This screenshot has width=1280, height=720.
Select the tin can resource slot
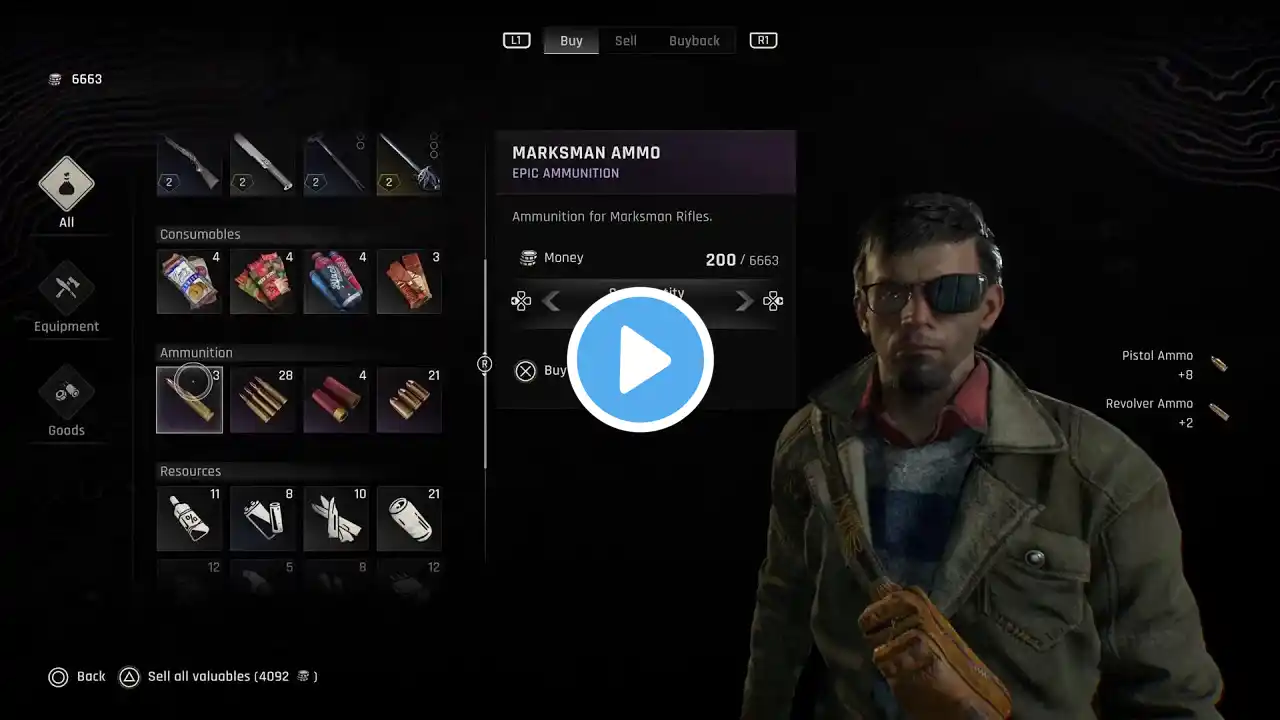click(409, 518)
